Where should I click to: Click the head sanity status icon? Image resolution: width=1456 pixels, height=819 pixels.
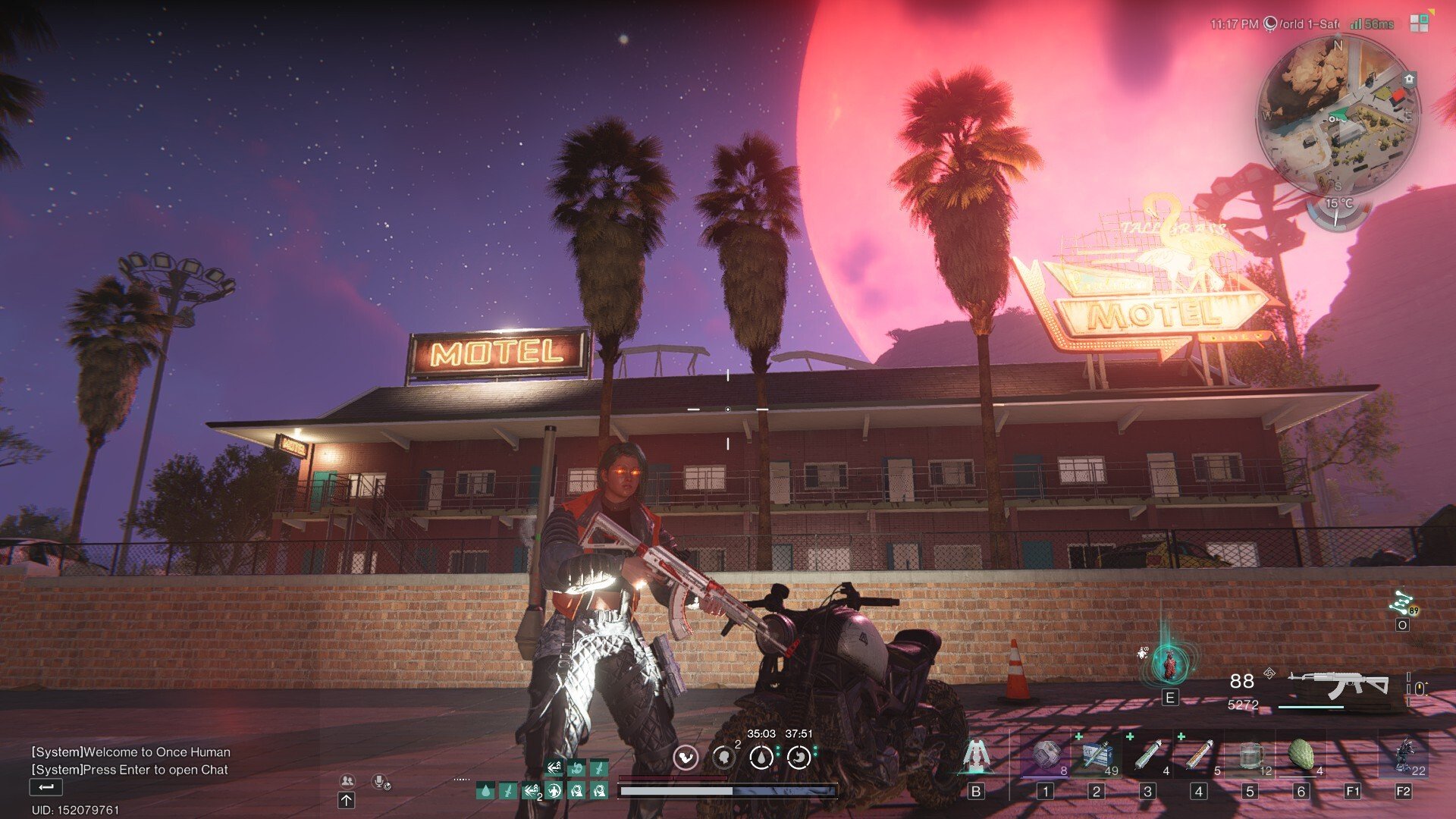point(723,757)
